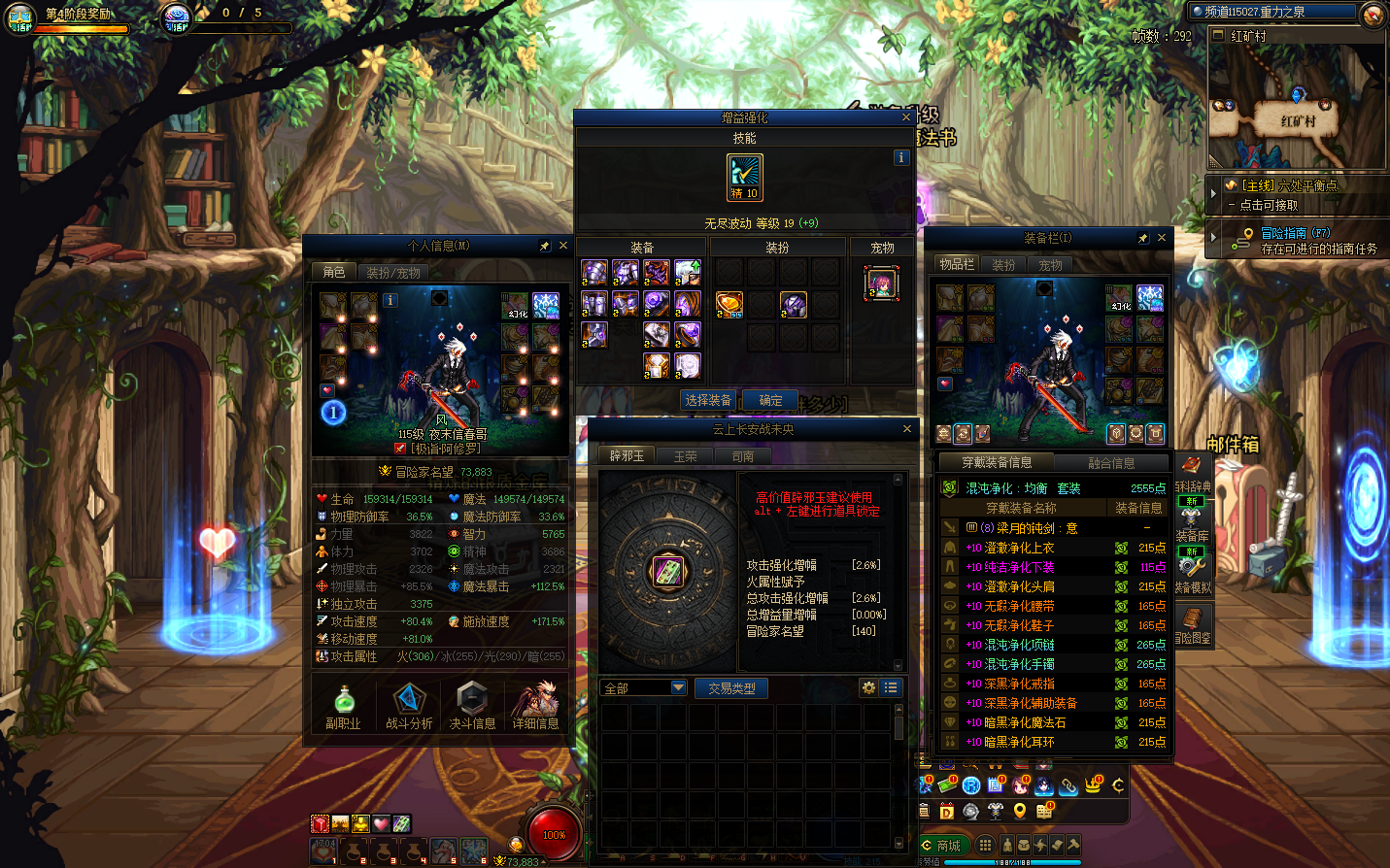Open the 副职业 panel
1390x868 pixels.
(x=343, y=705)
